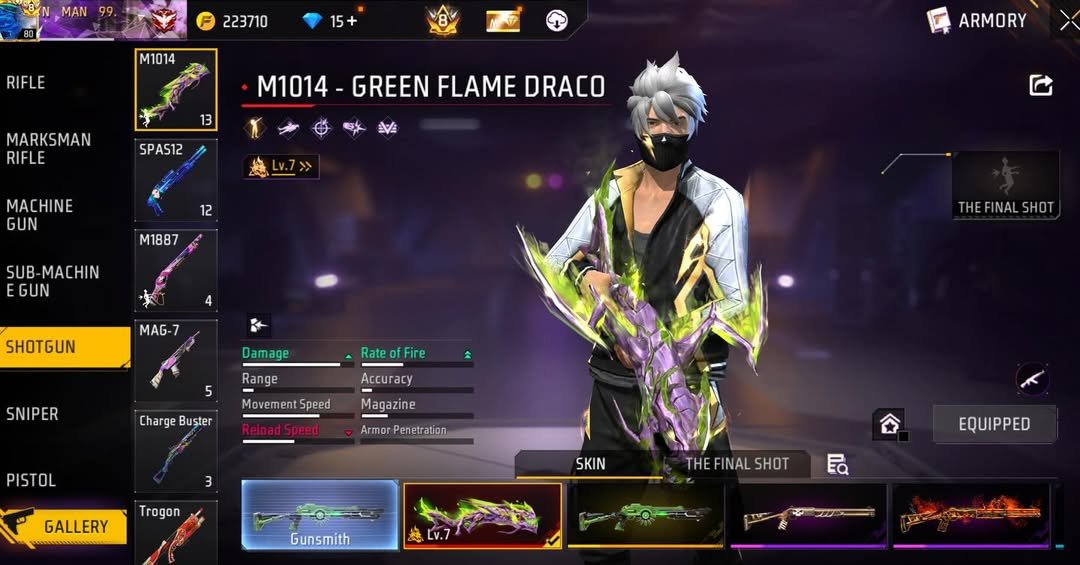The height and width of the screenshot is (565, 1080).
Task: Share the weapon skin
Action: point(1041,86)
